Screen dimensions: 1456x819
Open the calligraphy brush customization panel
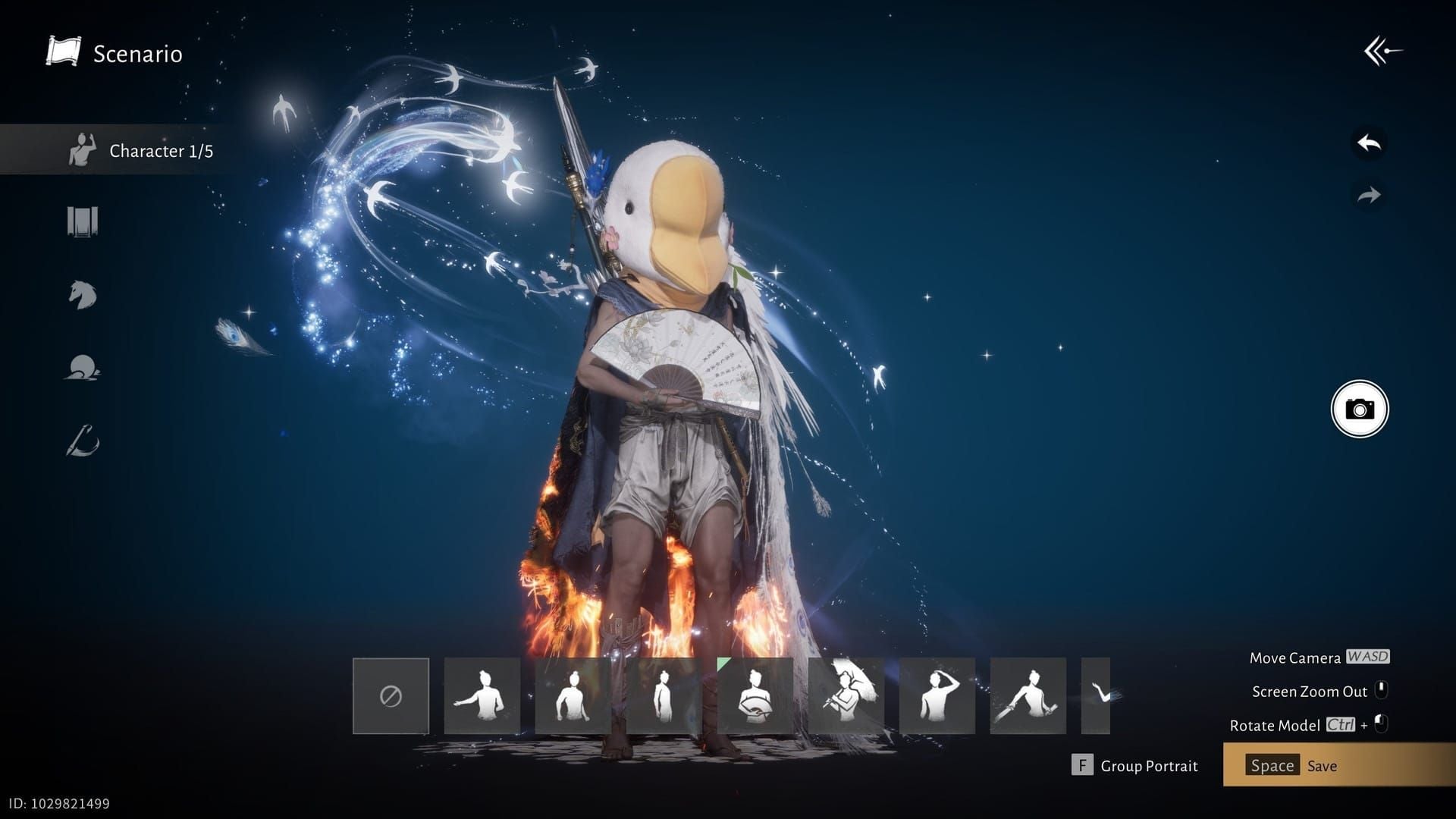click(x=83, y=442)
